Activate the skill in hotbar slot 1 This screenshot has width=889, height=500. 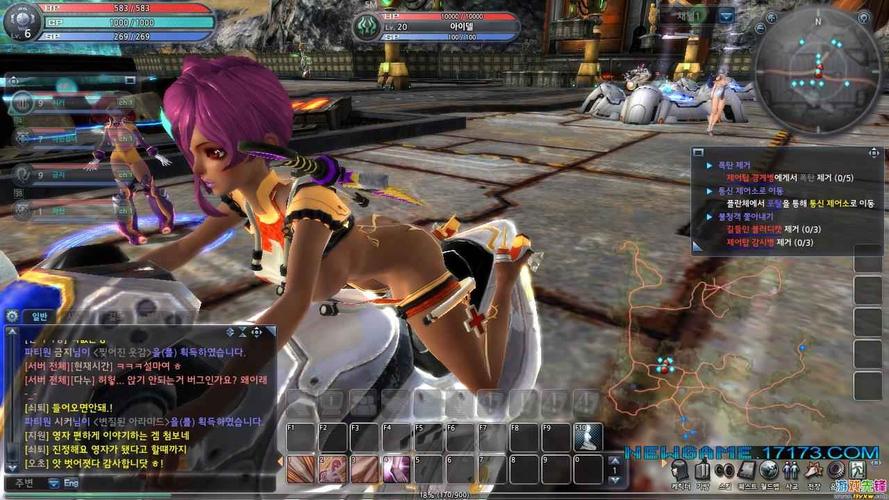[x=301, y=468]
